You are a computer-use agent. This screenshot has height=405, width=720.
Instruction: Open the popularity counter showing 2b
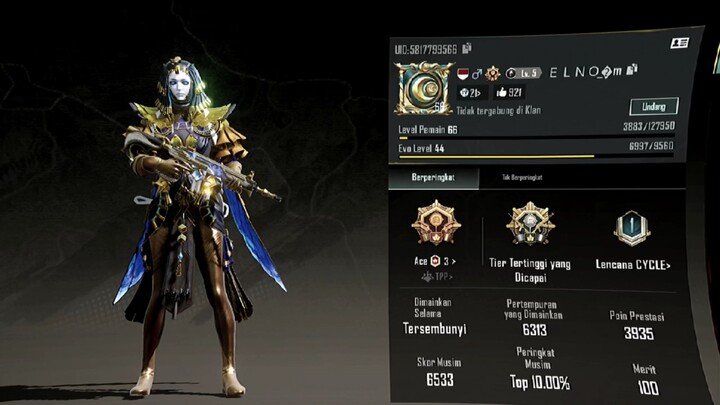pos(470,93)
